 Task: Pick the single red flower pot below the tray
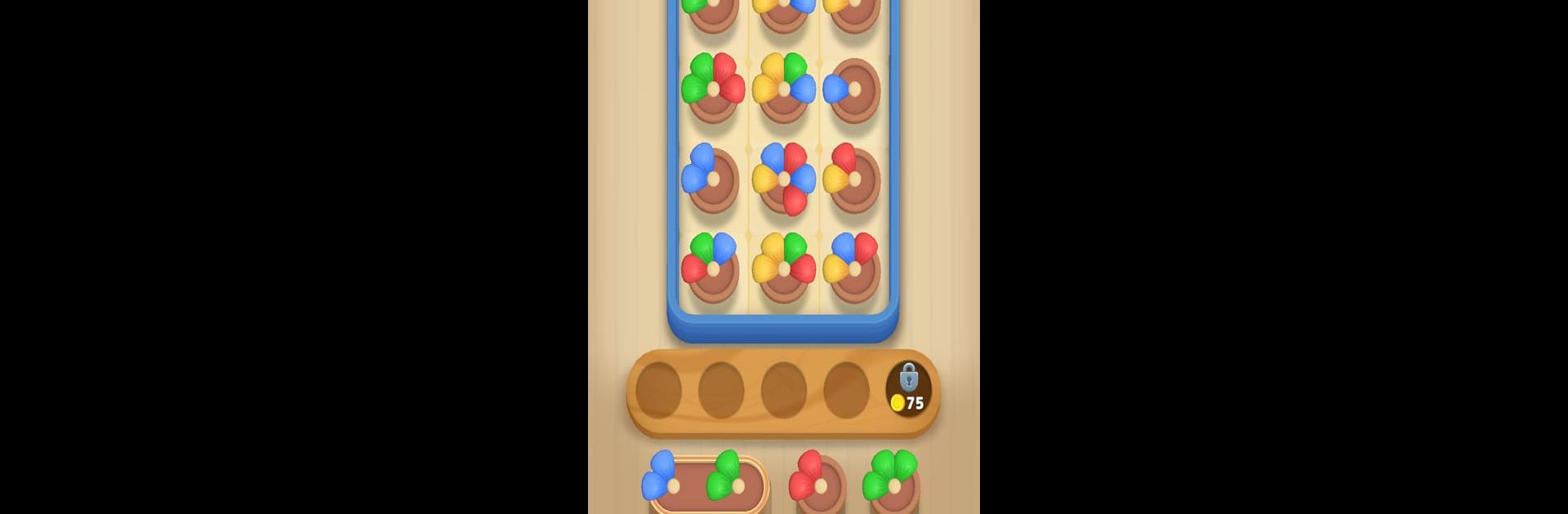(817, 483)
